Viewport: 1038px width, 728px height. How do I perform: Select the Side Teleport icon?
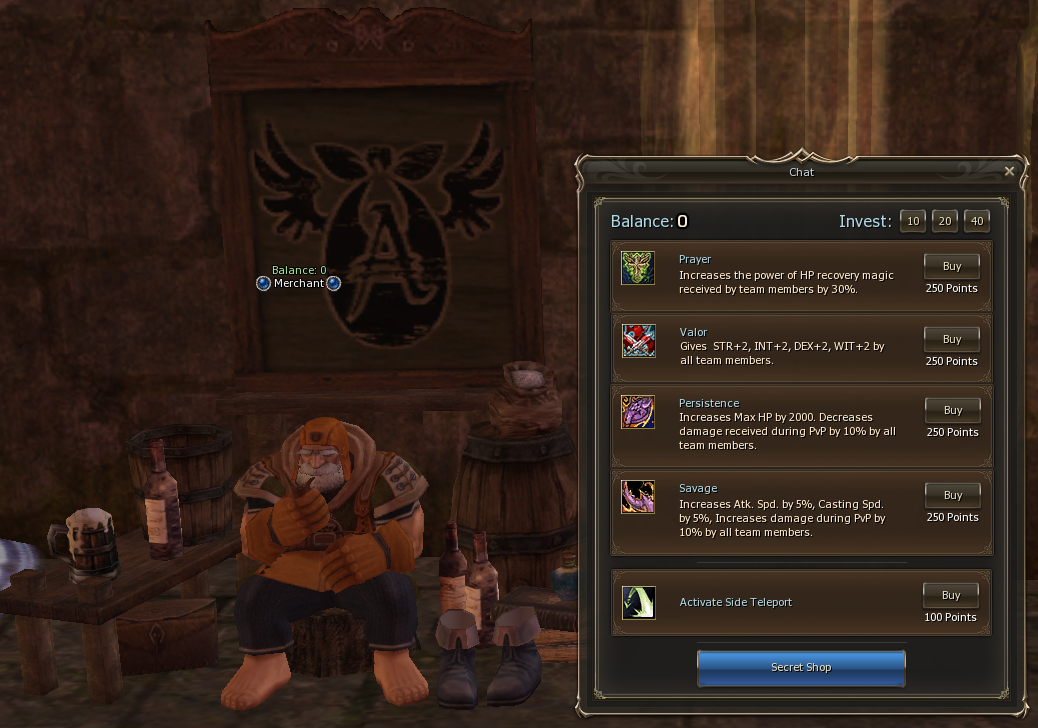click(x=638, y=602)
